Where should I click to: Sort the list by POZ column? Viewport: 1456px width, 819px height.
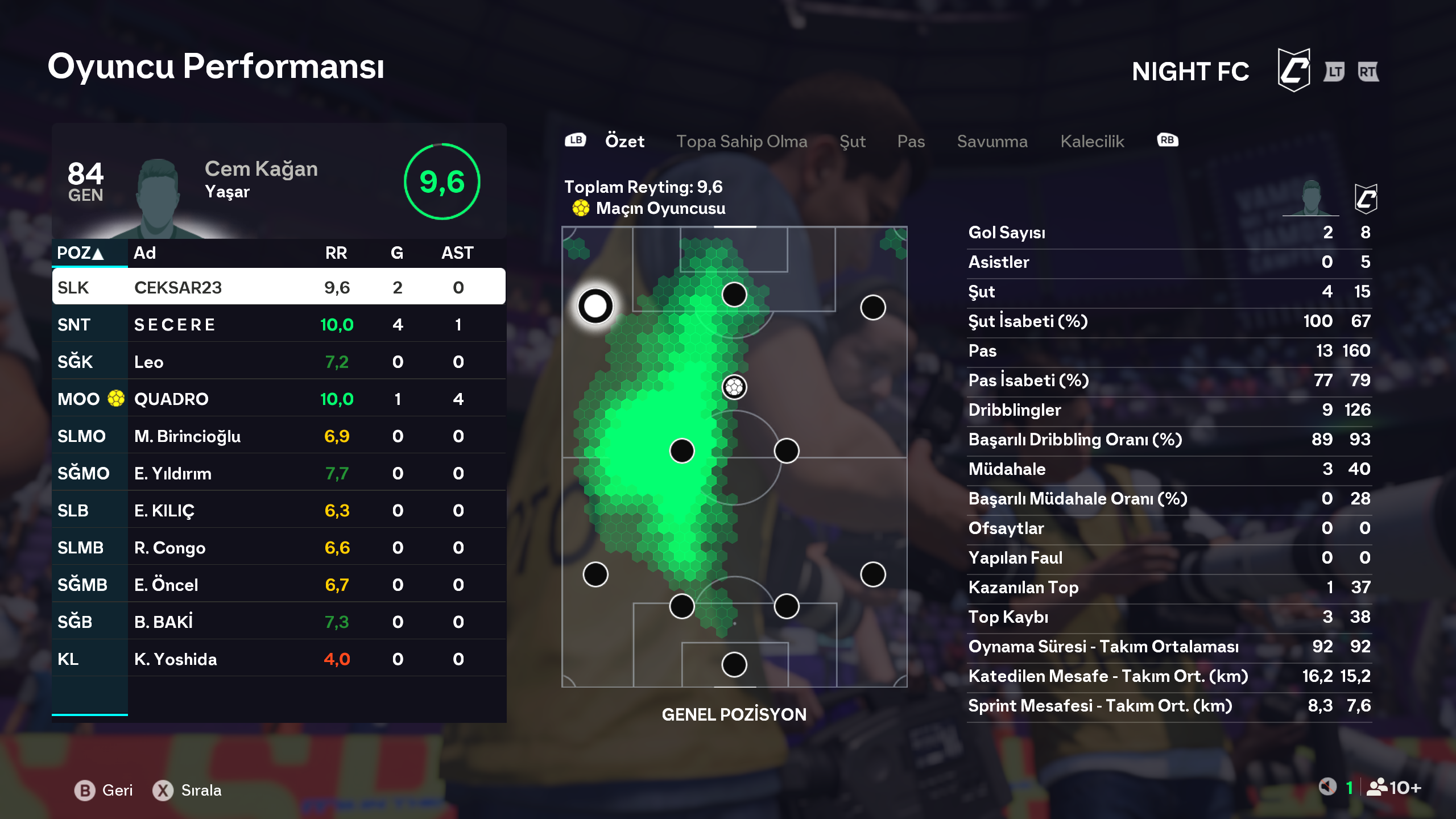coord(80,253)
